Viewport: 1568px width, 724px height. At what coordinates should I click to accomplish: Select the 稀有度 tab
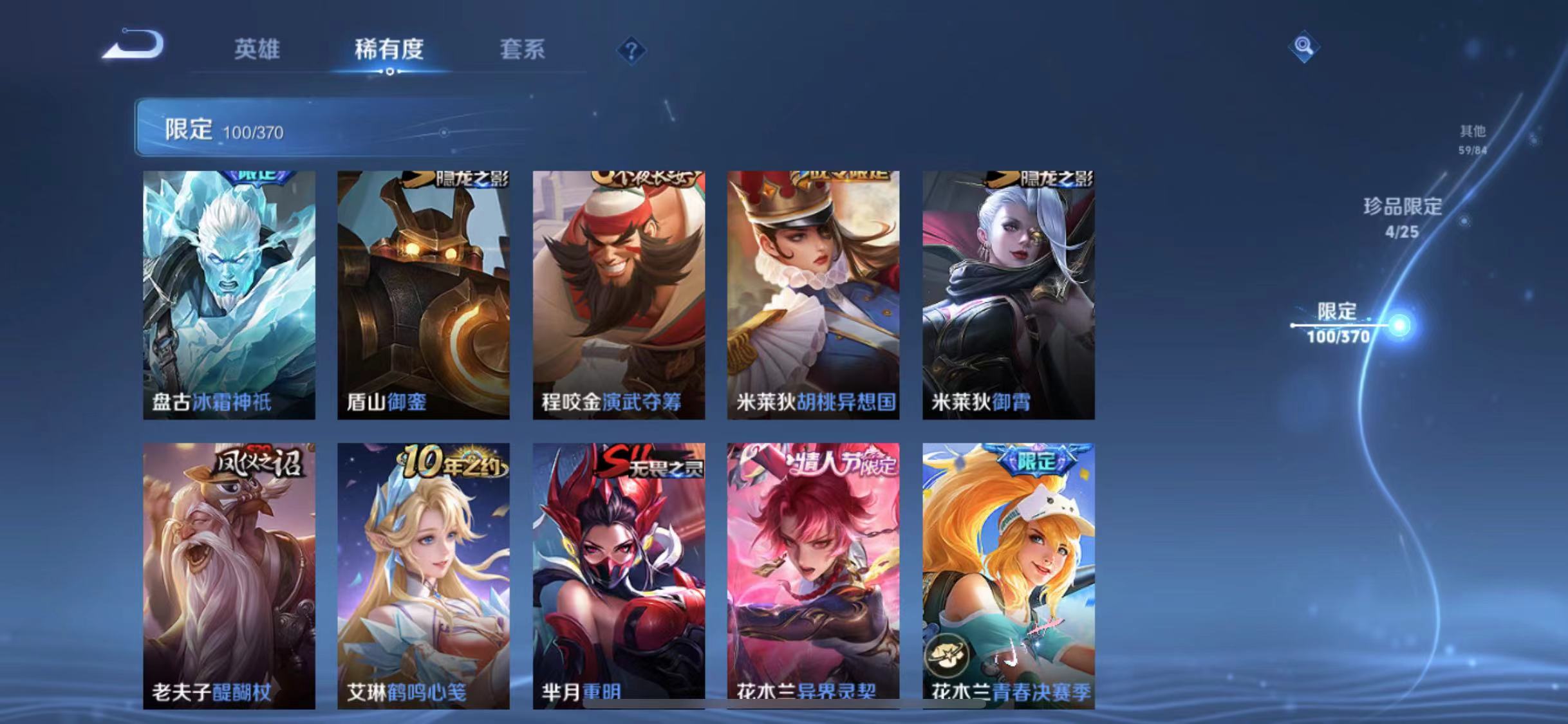[x=388, y=50]
